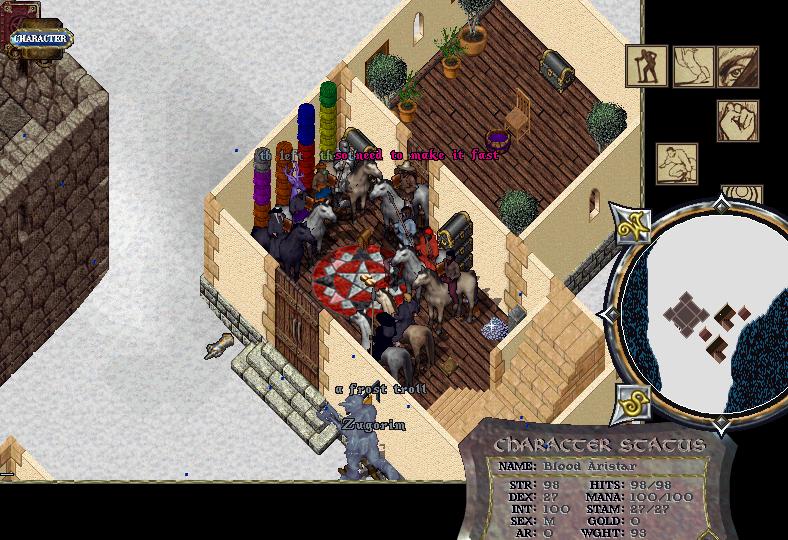This screenshot has height=540, width=788.
Task: Click the arm sketch icon between figure and eye
Action: pos(692,66)
